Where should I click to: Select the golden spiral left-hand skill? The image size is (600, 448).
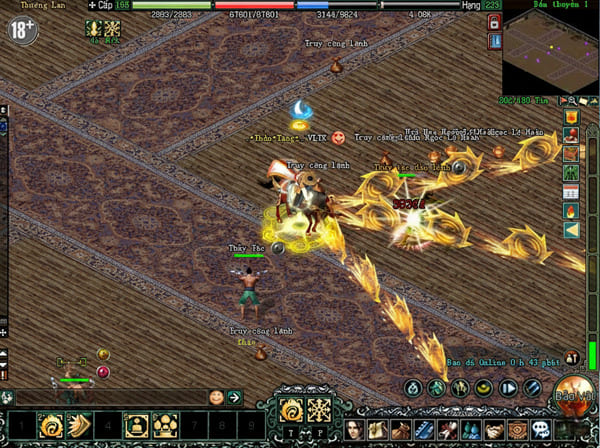pyautogui.click(x=293, y=410)
